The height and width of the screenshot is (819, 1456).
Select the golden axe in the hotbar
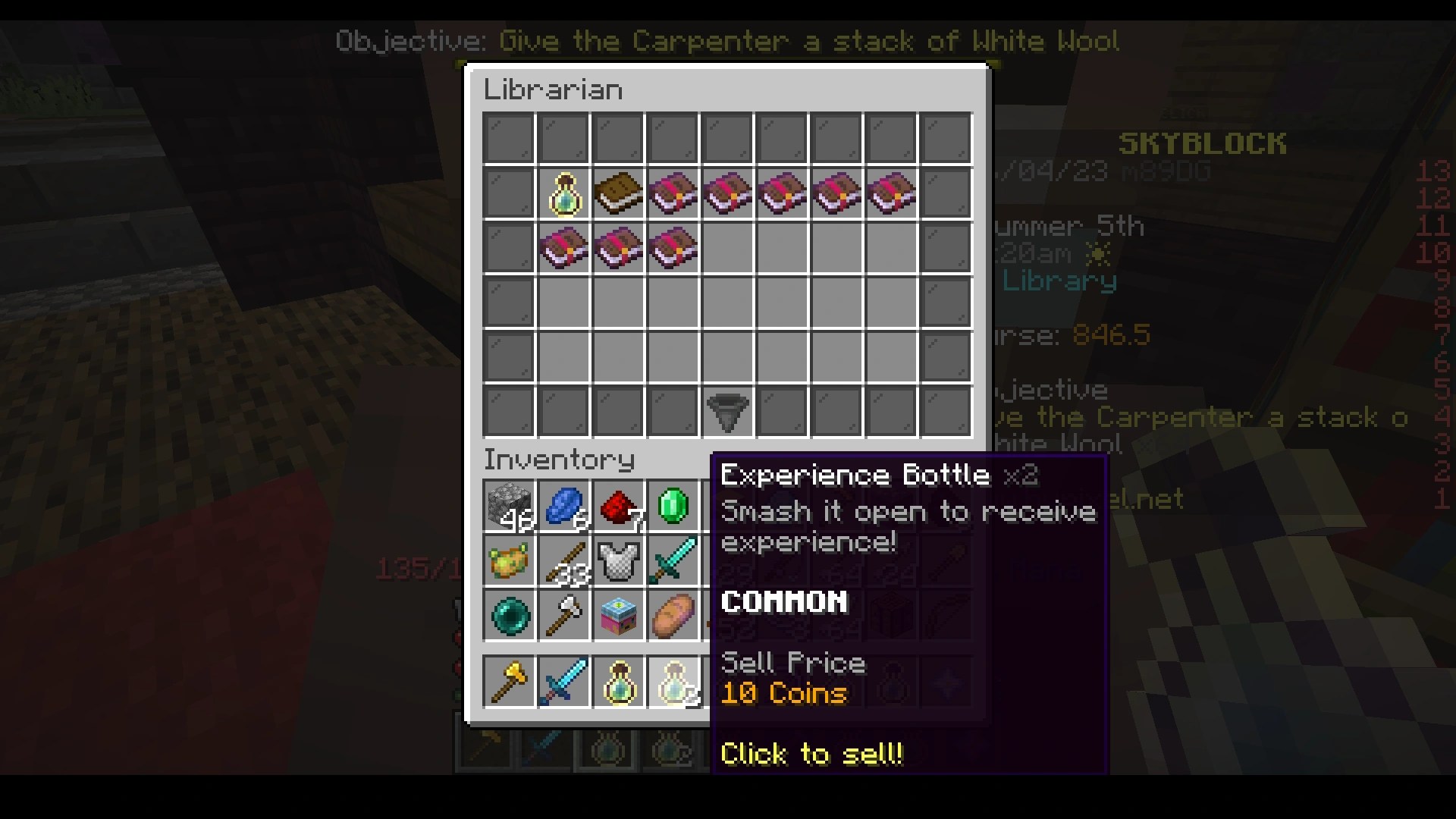coord(509,680)
